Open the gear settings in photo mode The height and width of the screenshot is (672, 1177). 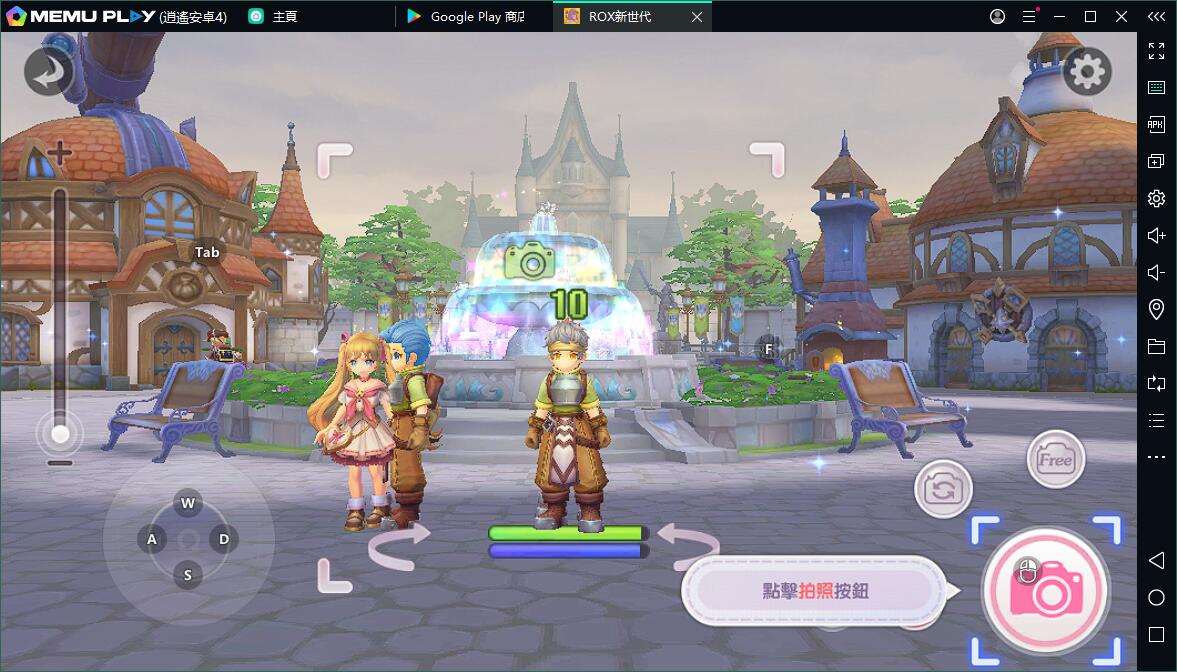click(1087, 71)
